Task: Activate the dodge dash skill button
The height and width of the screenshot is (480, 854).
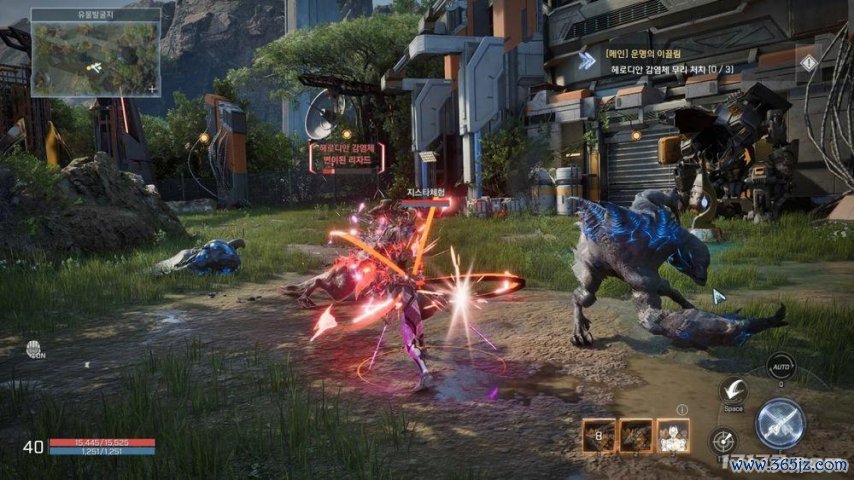Action: (733, 392)
